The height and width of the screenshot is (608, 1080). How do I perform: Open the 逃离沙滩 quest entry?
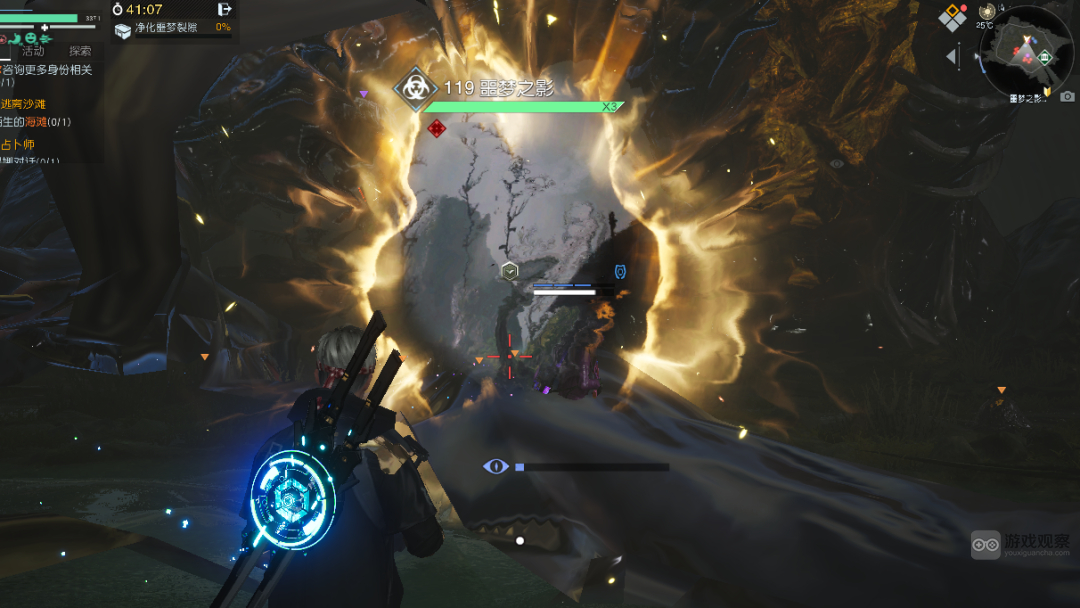click(23, 104)
